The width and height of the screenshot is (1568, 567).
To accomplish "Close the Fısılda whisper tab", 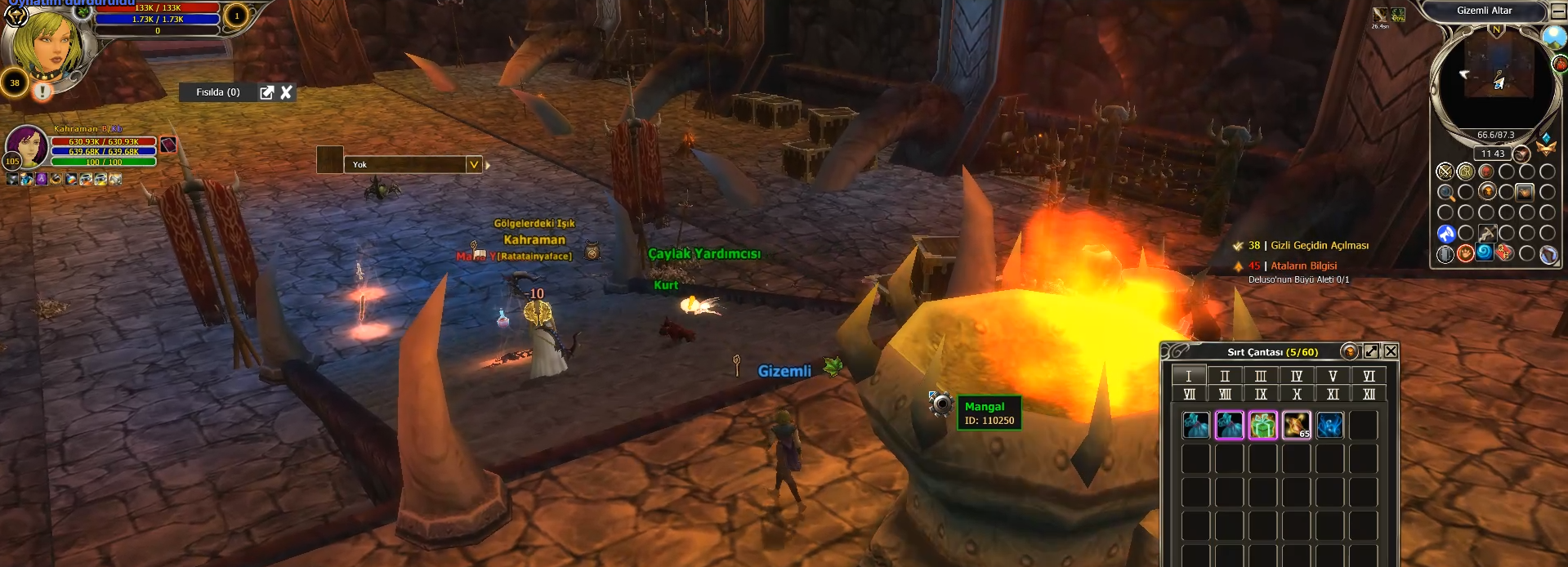I will coord(286,92).
